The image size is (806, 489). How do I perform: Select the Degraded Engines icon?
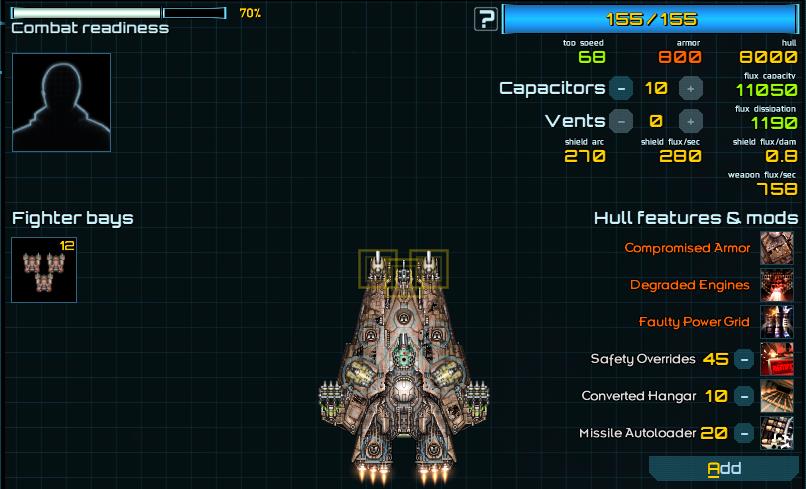click(777, 285)
